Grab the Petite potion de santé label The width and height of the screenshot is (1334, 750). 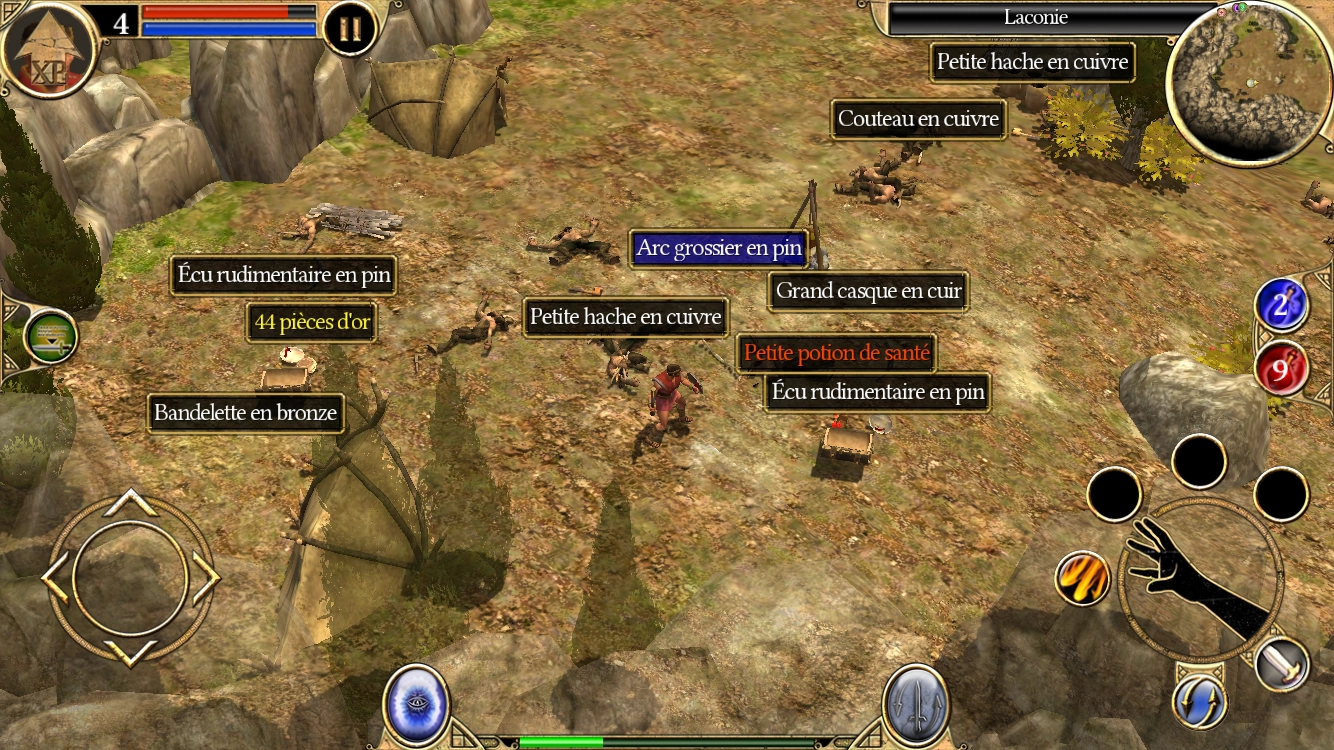(836, 353)
